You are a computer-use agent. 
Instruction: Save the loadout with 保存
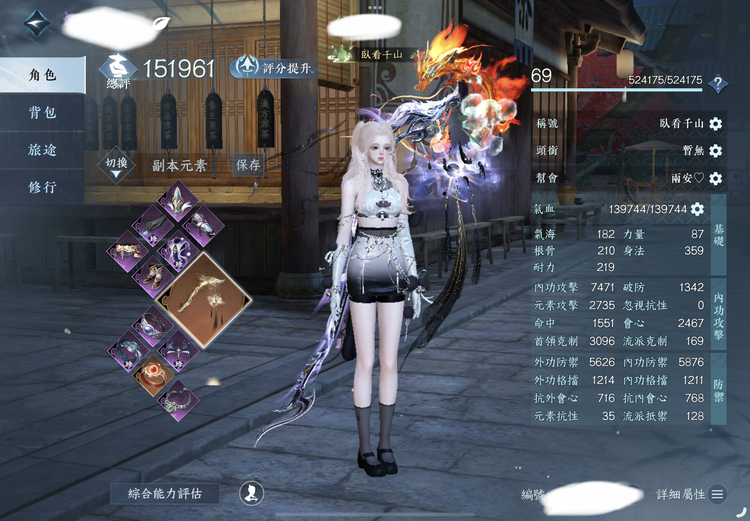pos(248,165)
